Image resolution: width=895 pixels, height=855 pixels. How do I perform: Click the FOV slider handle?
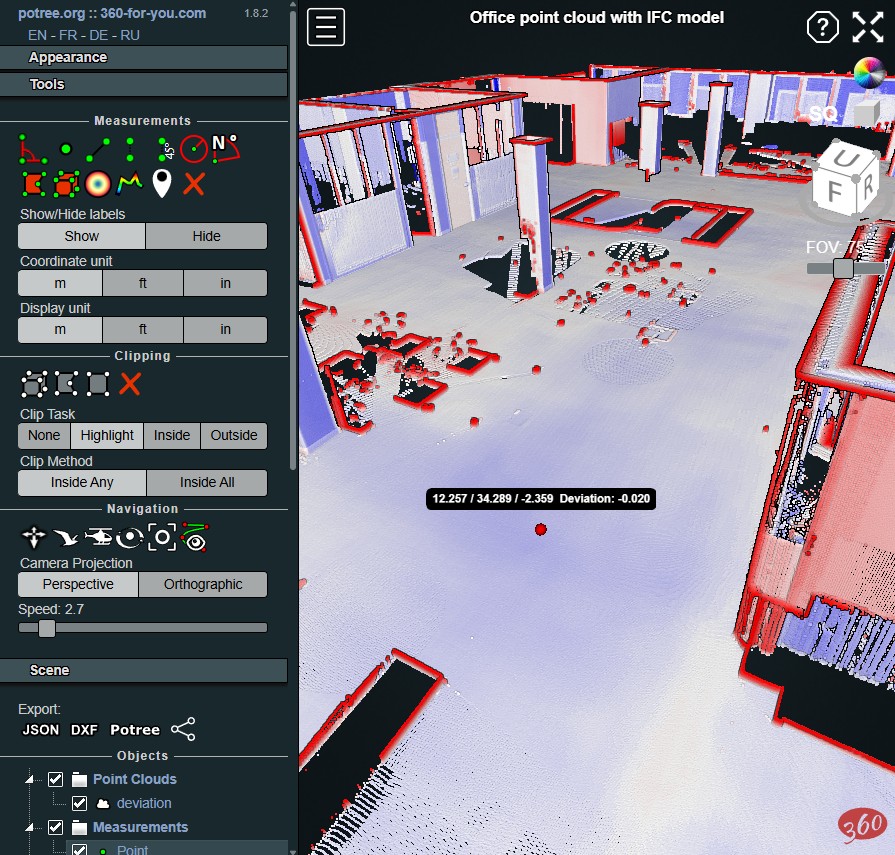click(x=843, y=268)
